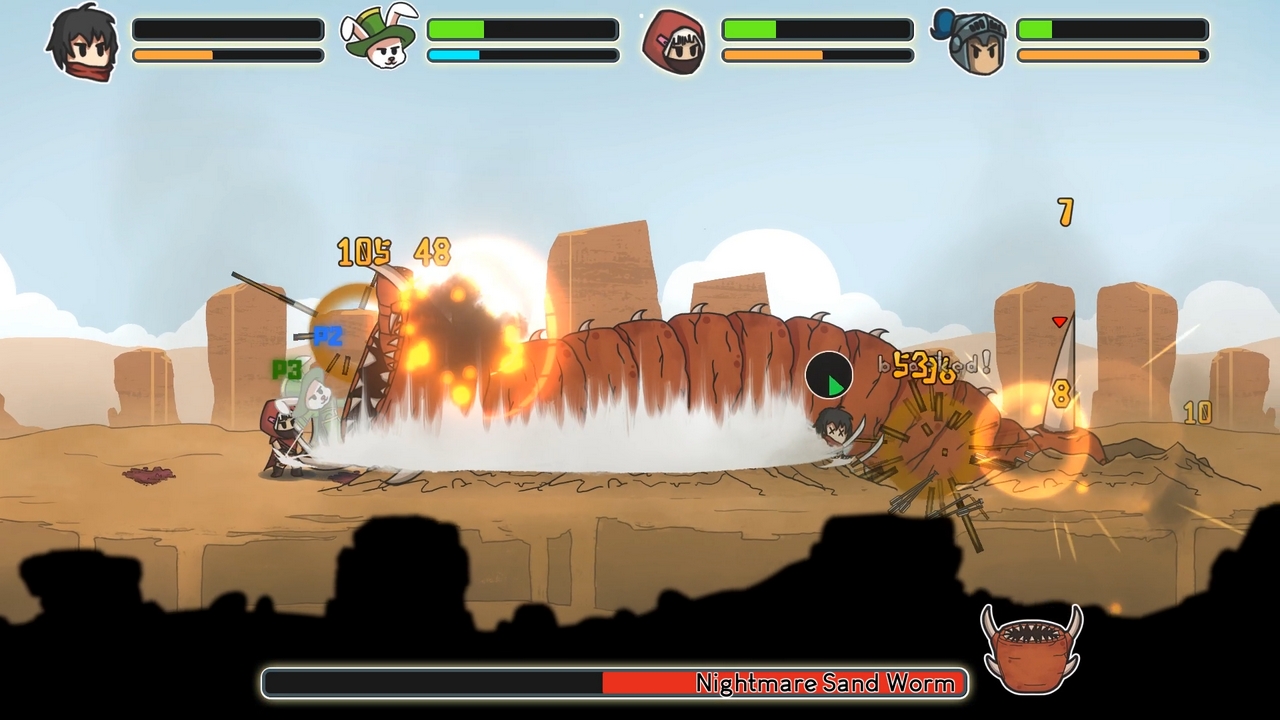Screen dimensions: 1280x720
Task: Click the Nightmare Sand Worm boss icon
Action: (1032, 650)
